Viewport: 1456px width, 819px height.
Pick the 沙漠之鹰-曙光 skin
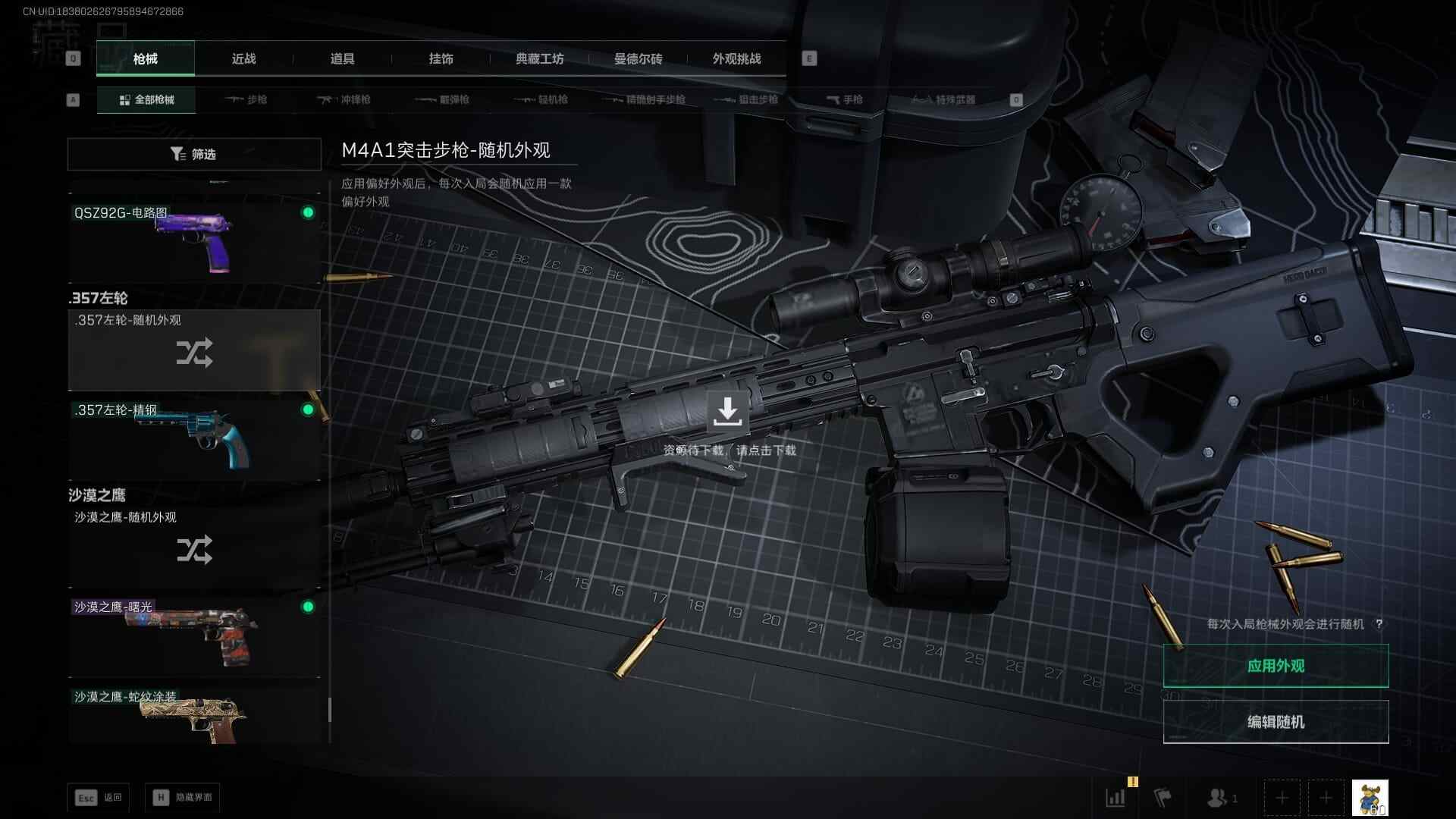194,637
